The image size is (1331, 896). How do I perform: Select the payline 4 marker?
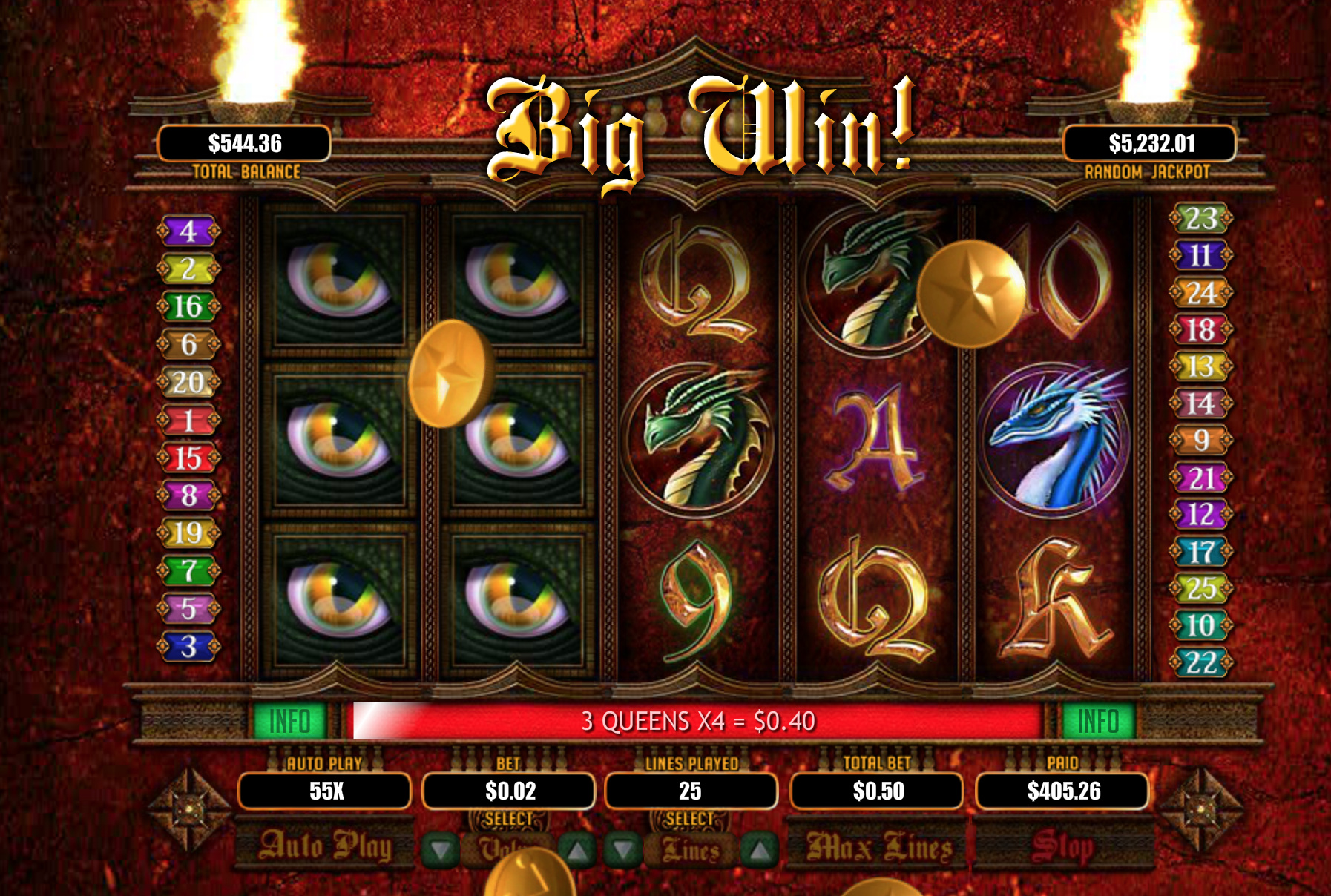click(188, 231)
